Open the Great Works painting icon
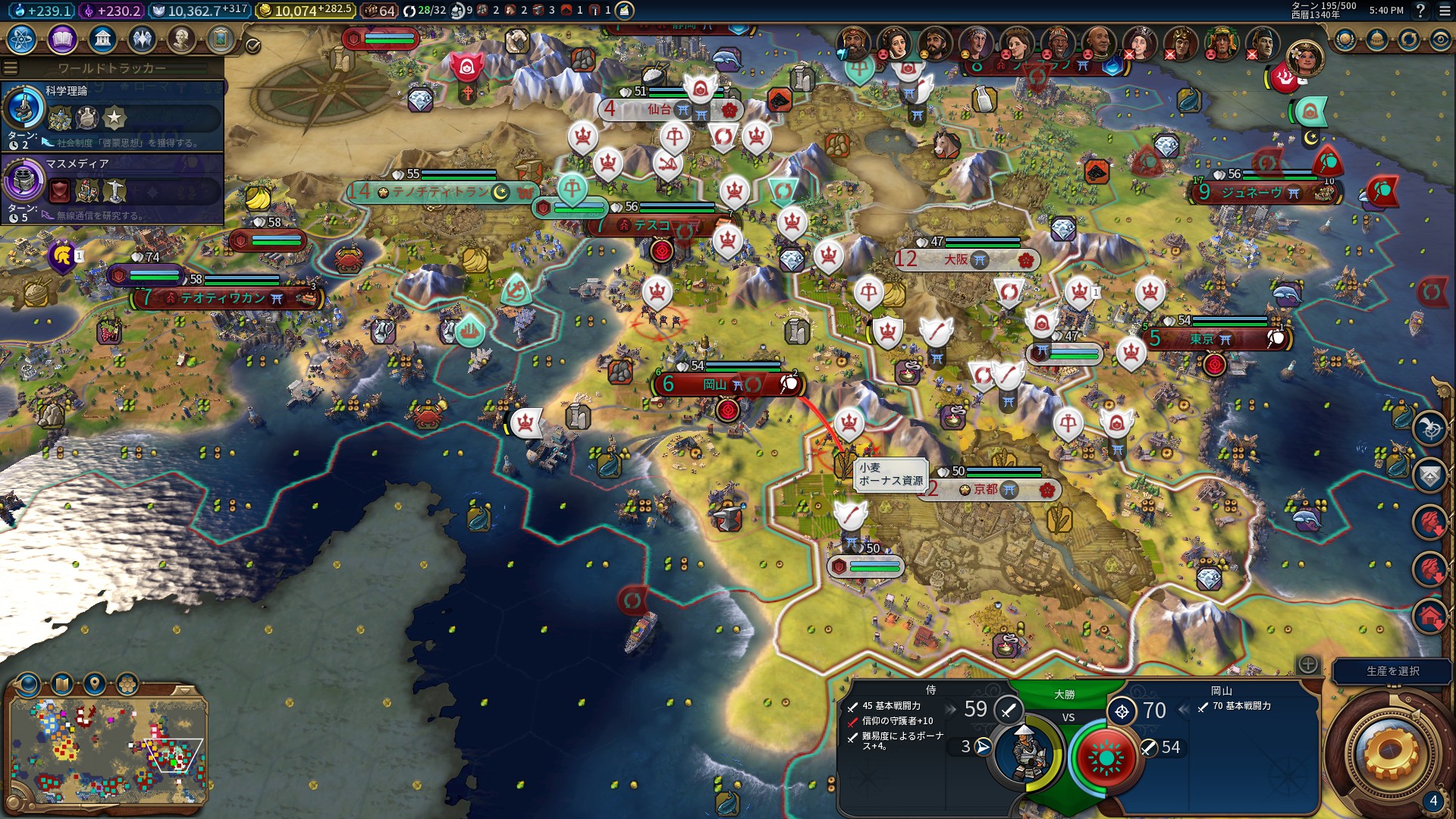This screenshot has width=1456, height=819. 221,39
